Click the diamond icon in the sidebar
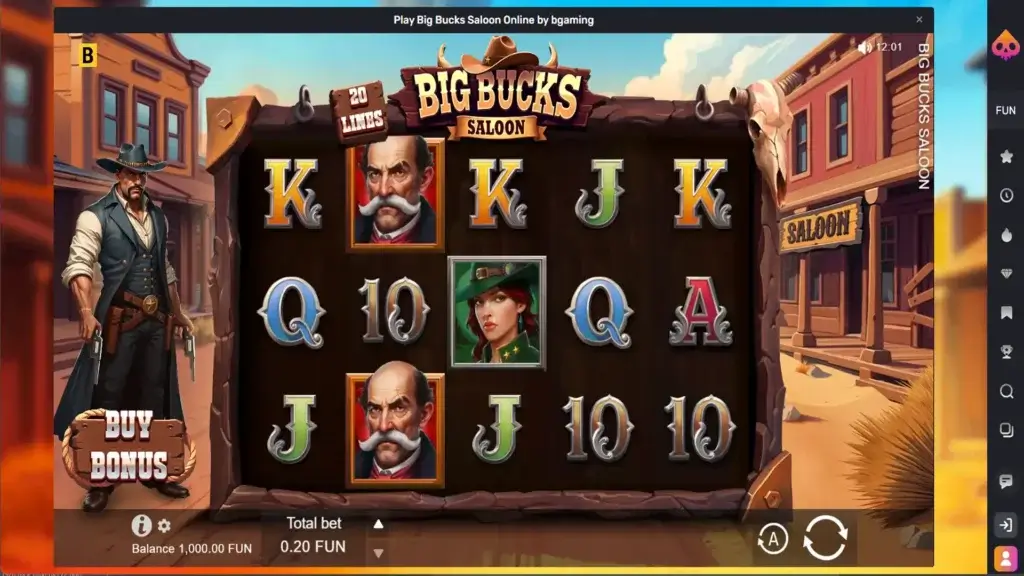 [x=1006, y=273]
